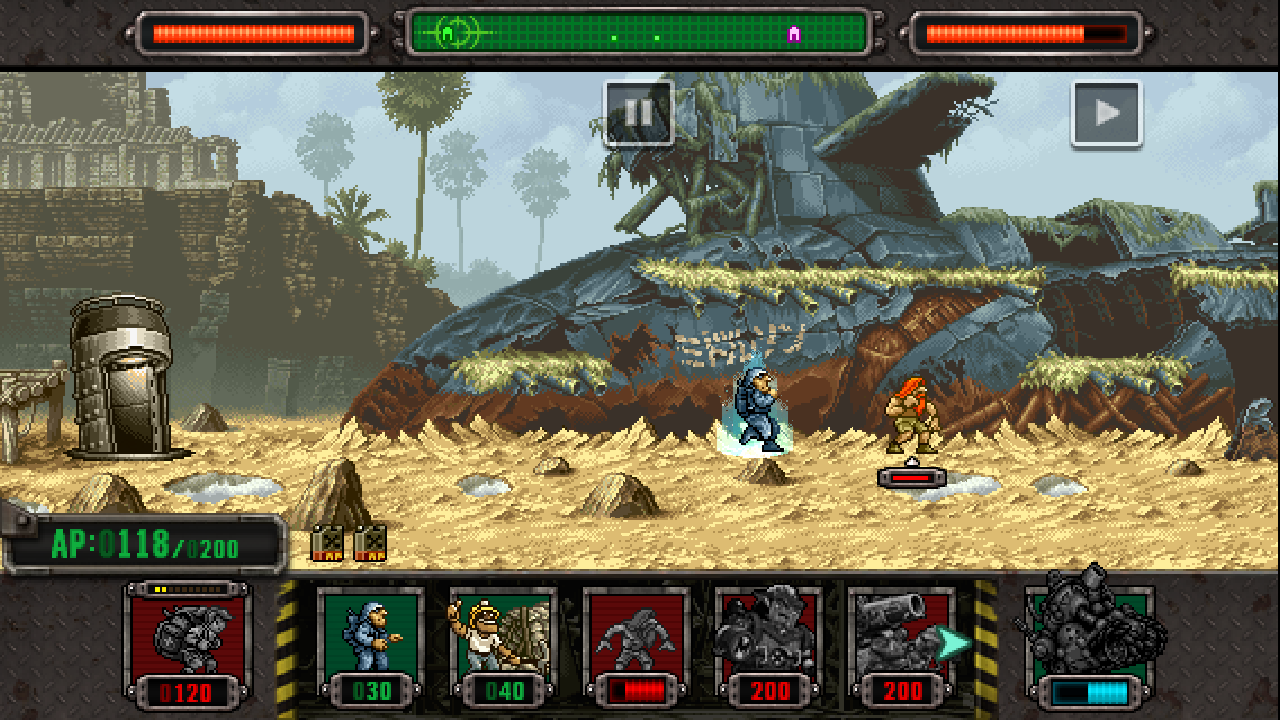
Task: Deploy the blue hooded soldier costing 030
Action: (370, 642)
